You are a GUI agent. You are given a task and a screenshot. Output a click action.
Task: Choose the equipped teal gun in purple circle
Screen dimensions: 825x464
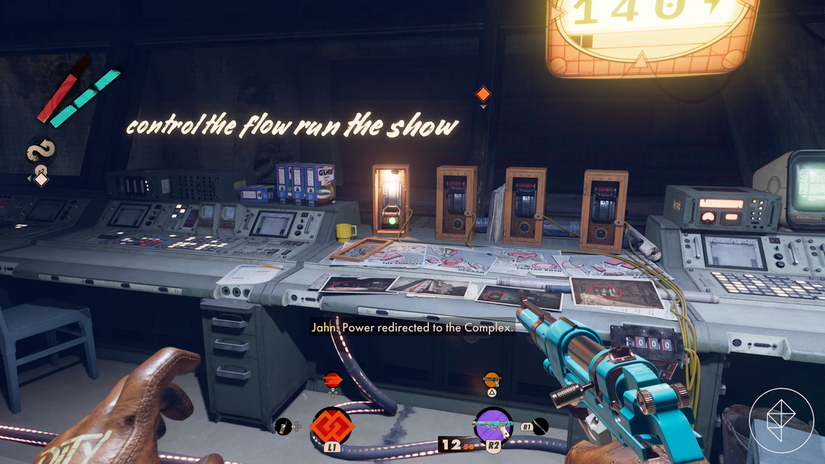(x=493, y=425)
